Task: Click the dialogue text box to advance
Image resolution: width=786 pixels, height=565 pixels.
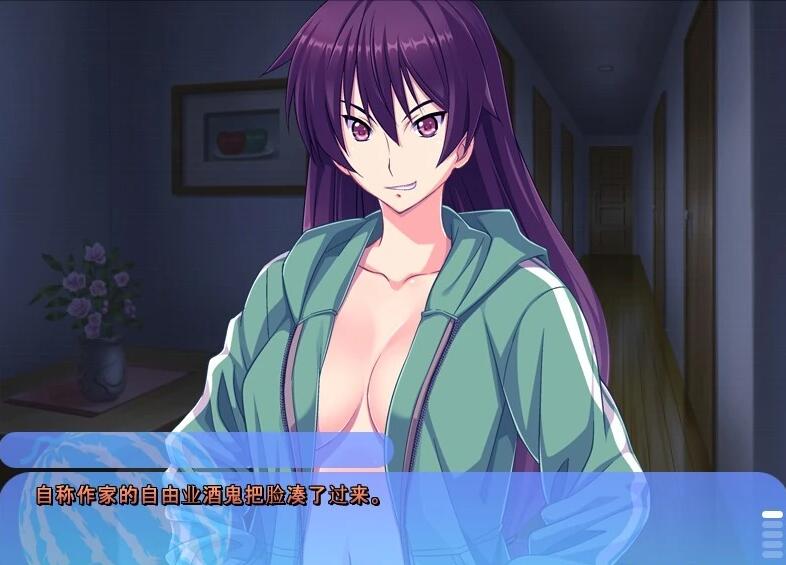Action: 380,518
